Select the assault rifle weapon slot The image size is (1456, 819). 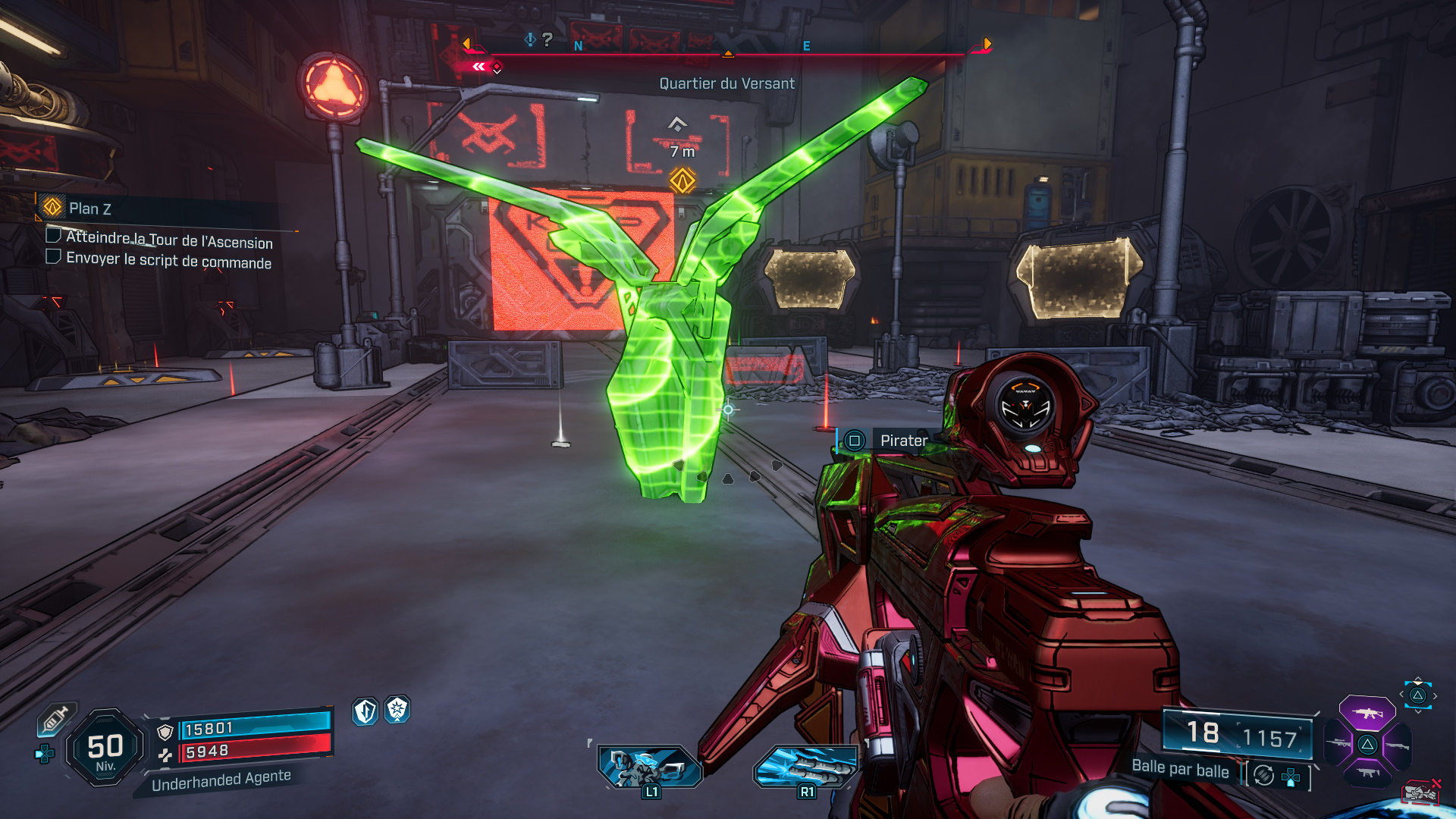point(1367,713)
